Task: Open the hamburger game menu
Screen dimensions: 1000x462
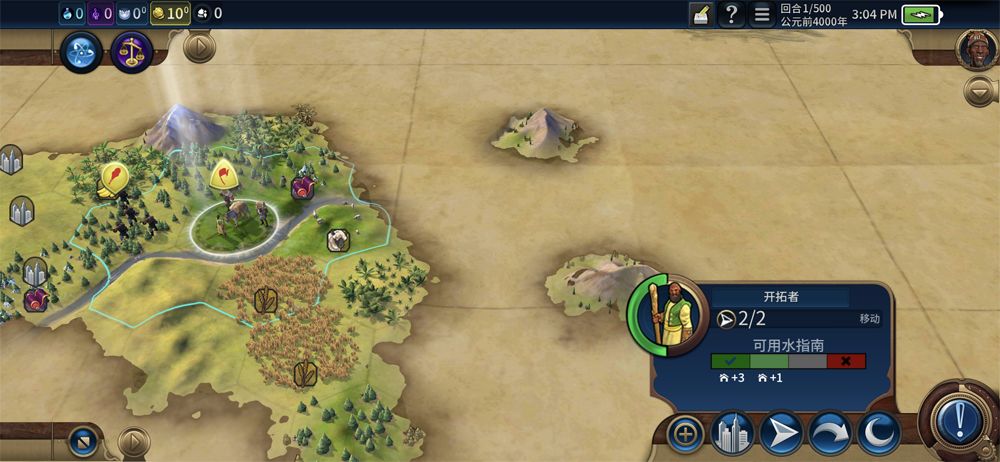Action: tap(761, 14)
